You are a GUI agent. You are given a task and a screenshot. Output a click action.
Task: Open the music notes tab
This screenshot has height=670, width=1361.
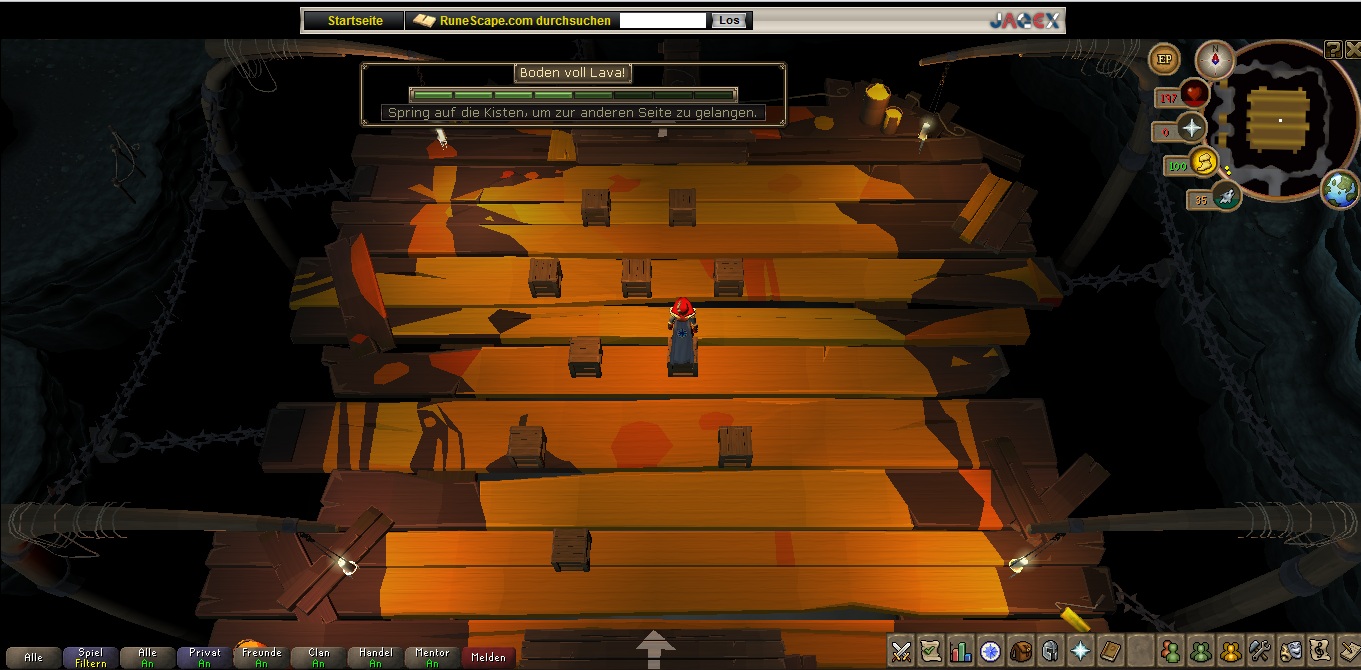click(x=1320, y=651)
